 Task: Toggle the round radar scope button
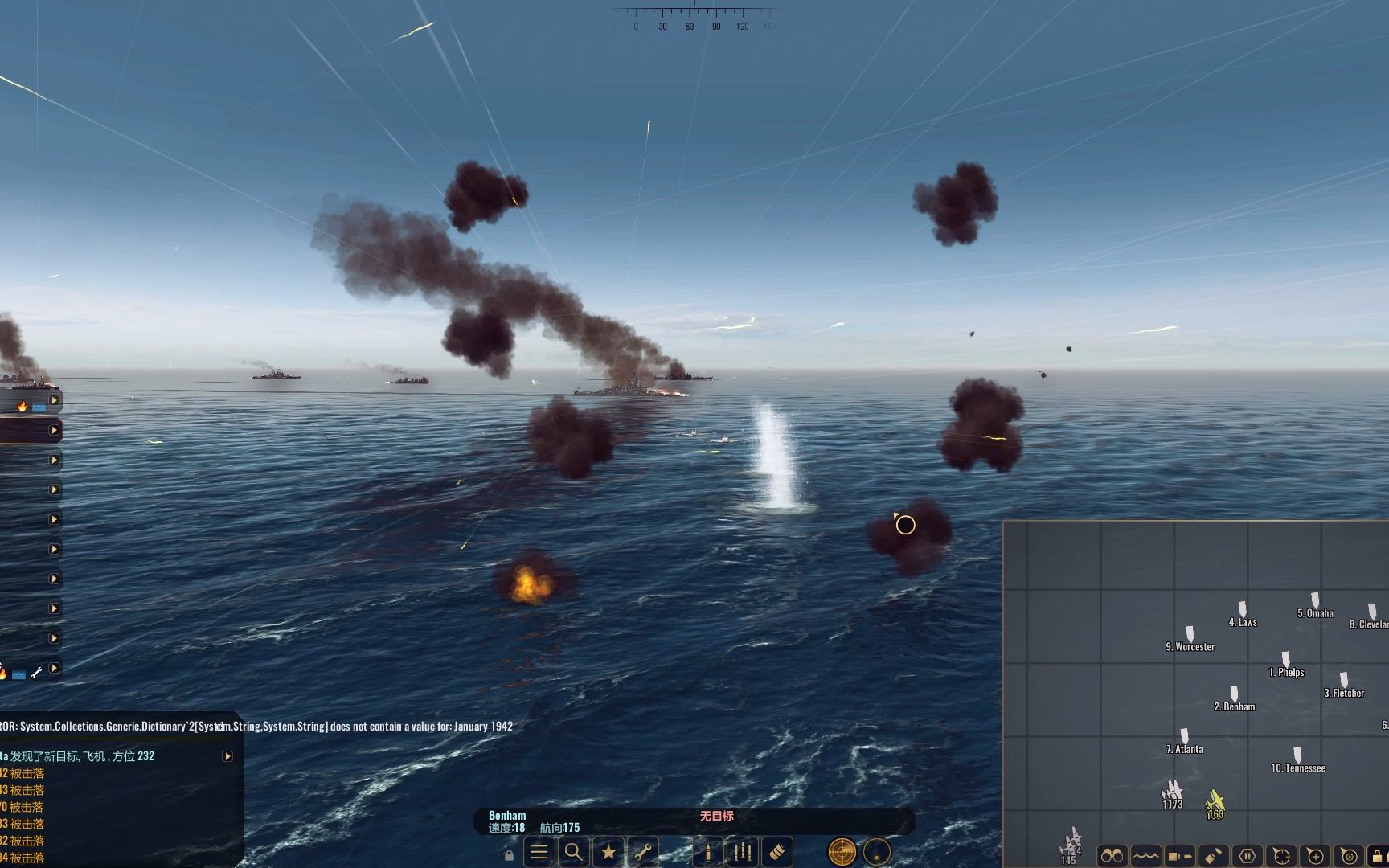click(x=842, y=852)
